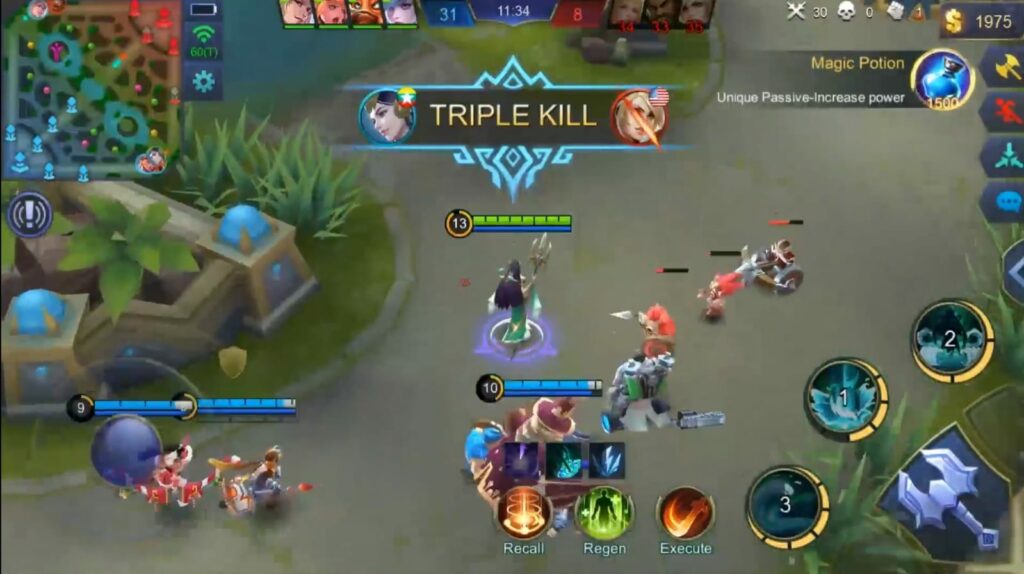Open the blue speech-bubble chat
Screen dimensions: 1024x574
(x=1001, y=201)
